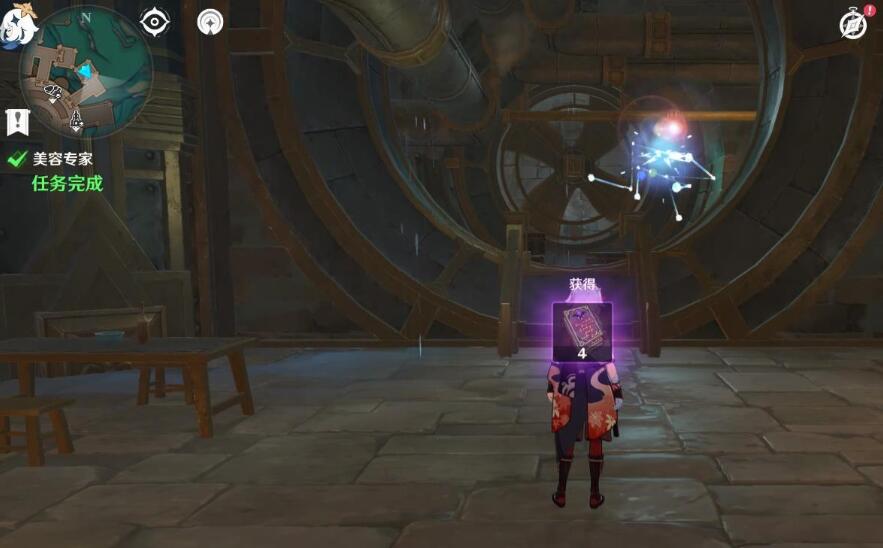Open the Paimon menu

click(x=17, y=24)
